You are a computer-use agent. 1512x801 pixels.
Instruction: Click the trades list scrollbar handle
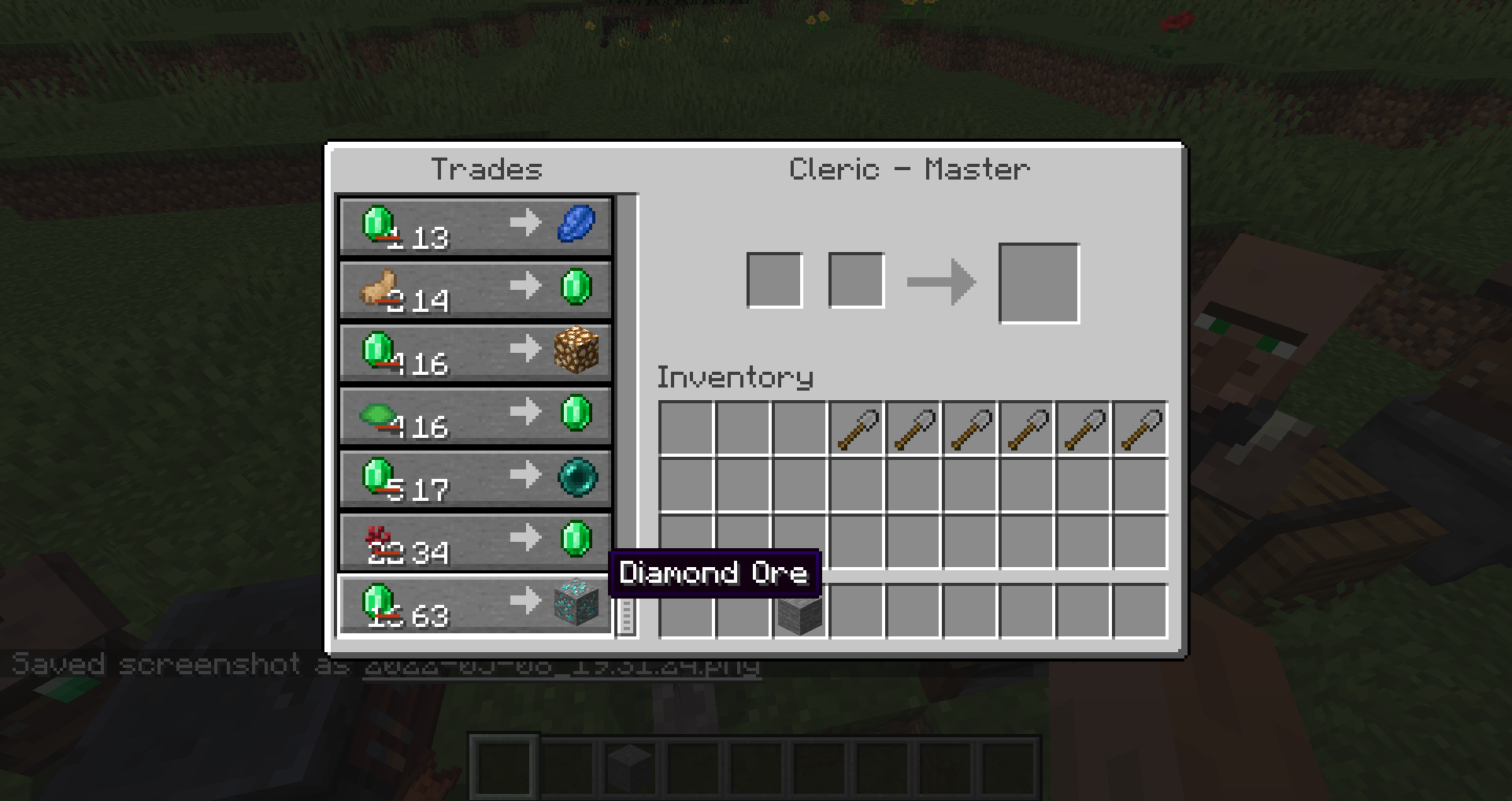[627, 615]
